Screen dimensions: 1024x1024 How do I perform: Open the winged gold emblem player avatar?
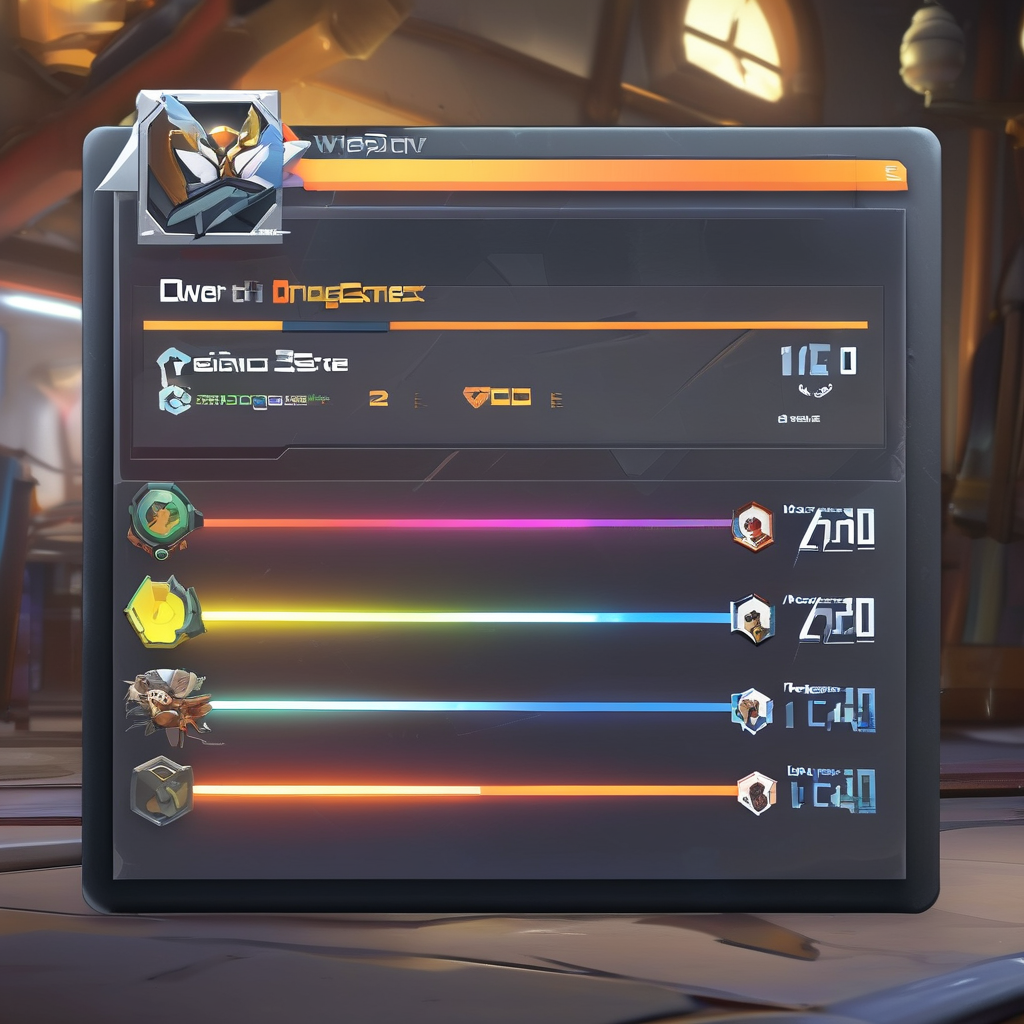pos(210,165)
